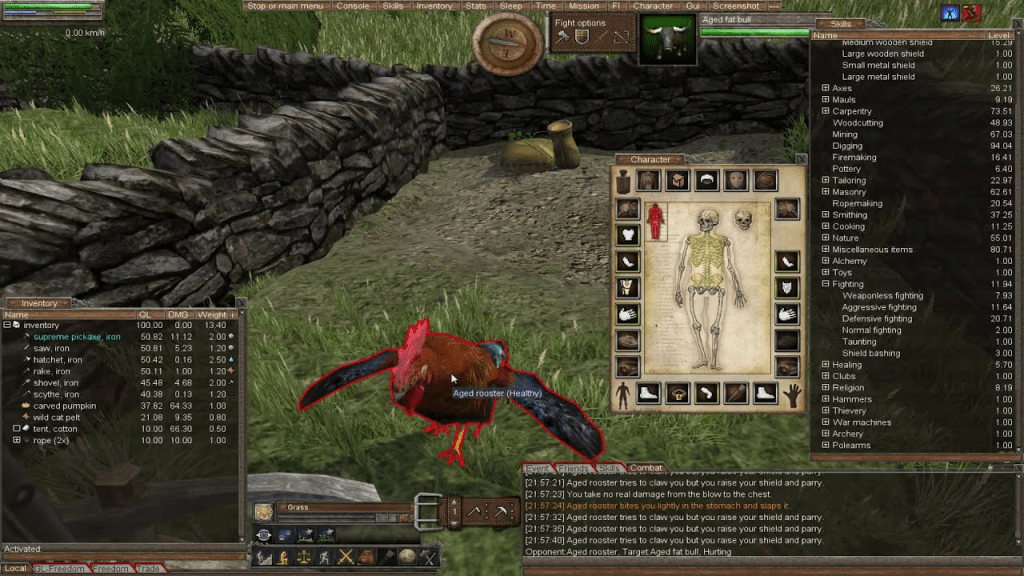Collapse the Fighting skill category
This screenshot has width=1024, height=576.
(826, 284)
